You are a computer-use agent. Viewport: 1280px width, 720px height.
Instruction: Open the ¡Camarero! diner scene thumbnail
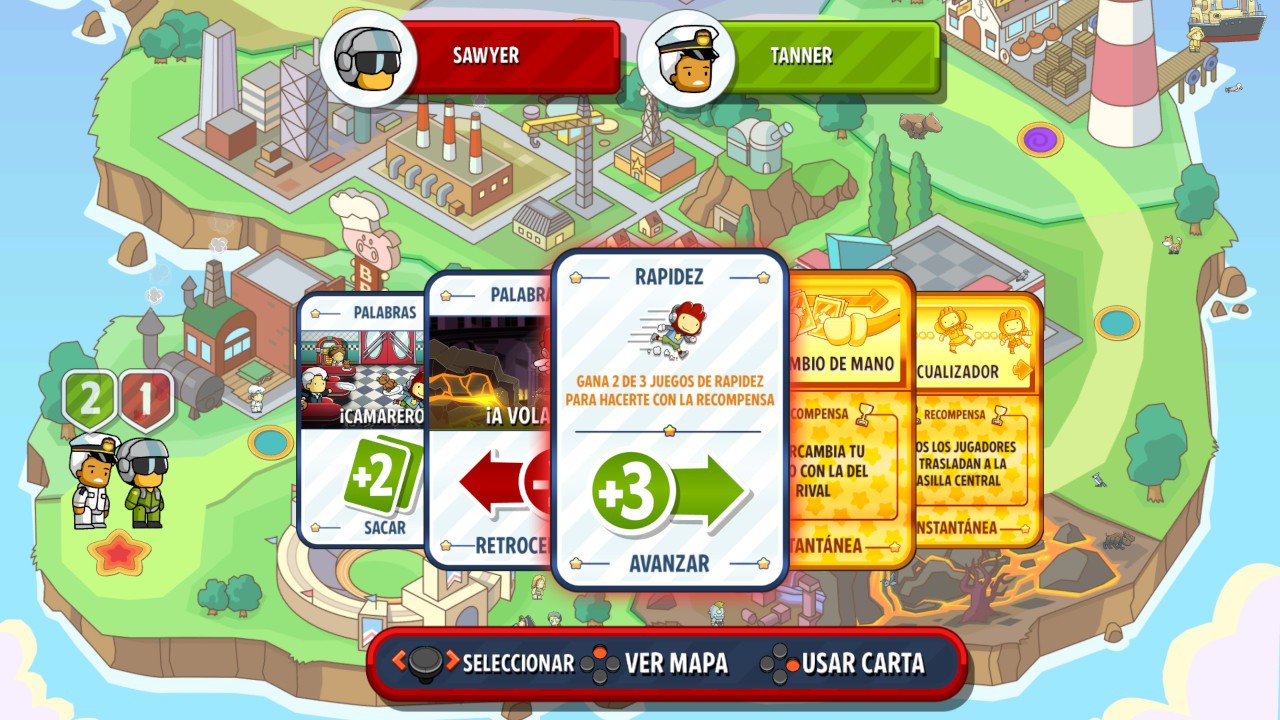[x=366, y=370]
